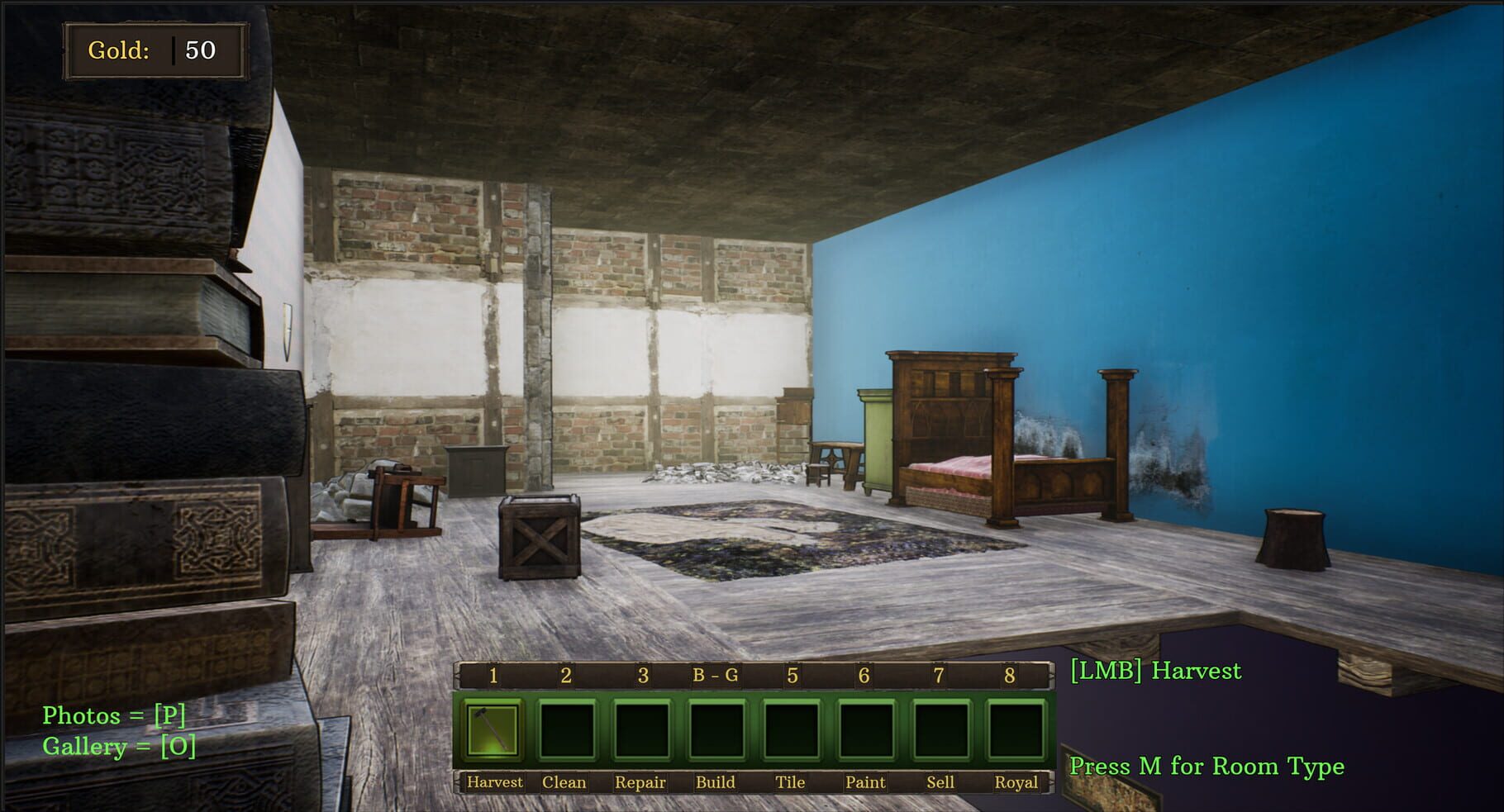Screen dimensions: 1504x812
Task: Click the B - G slot header
Action: [x=716, y=677]
